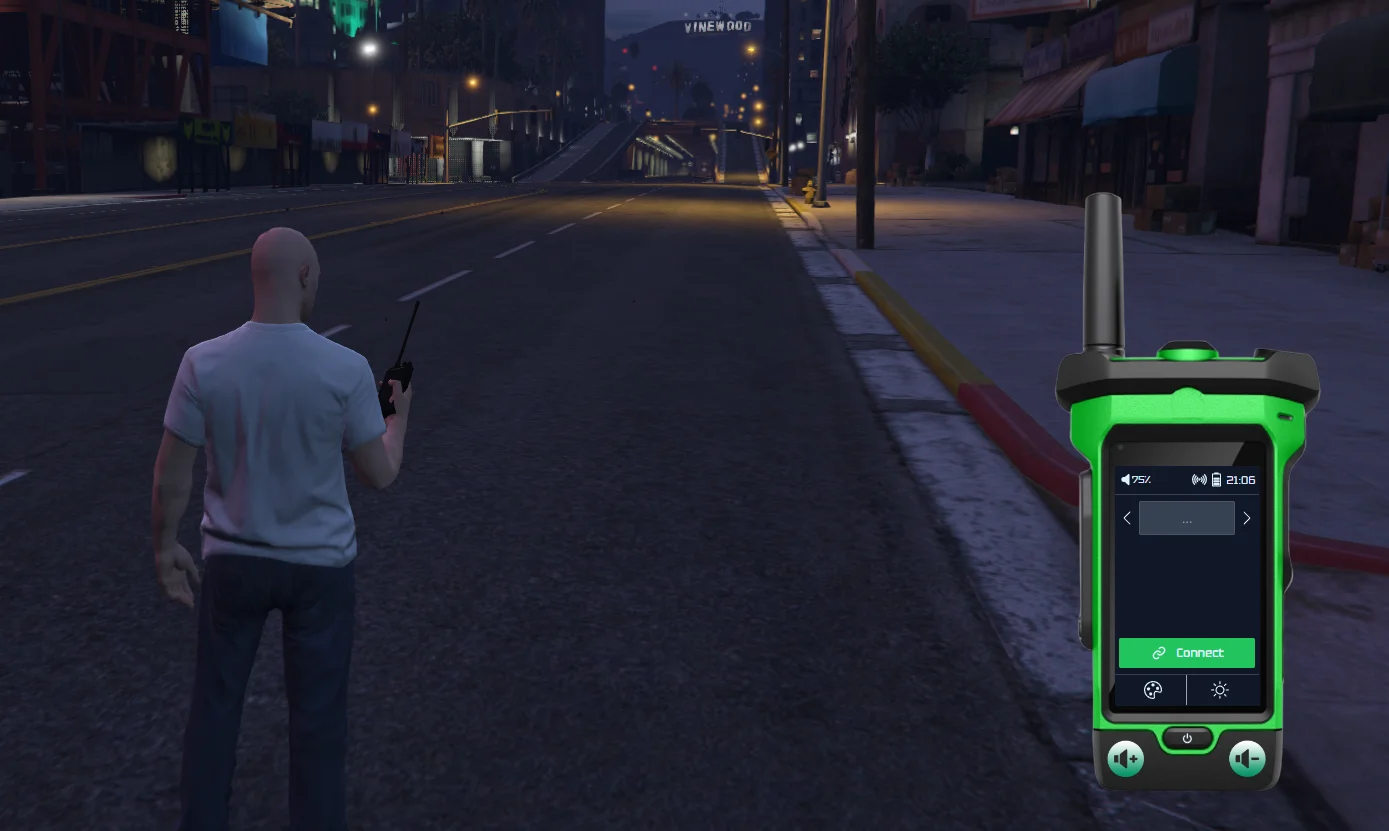Go to the next channel with right arrow

[1246, 518]
